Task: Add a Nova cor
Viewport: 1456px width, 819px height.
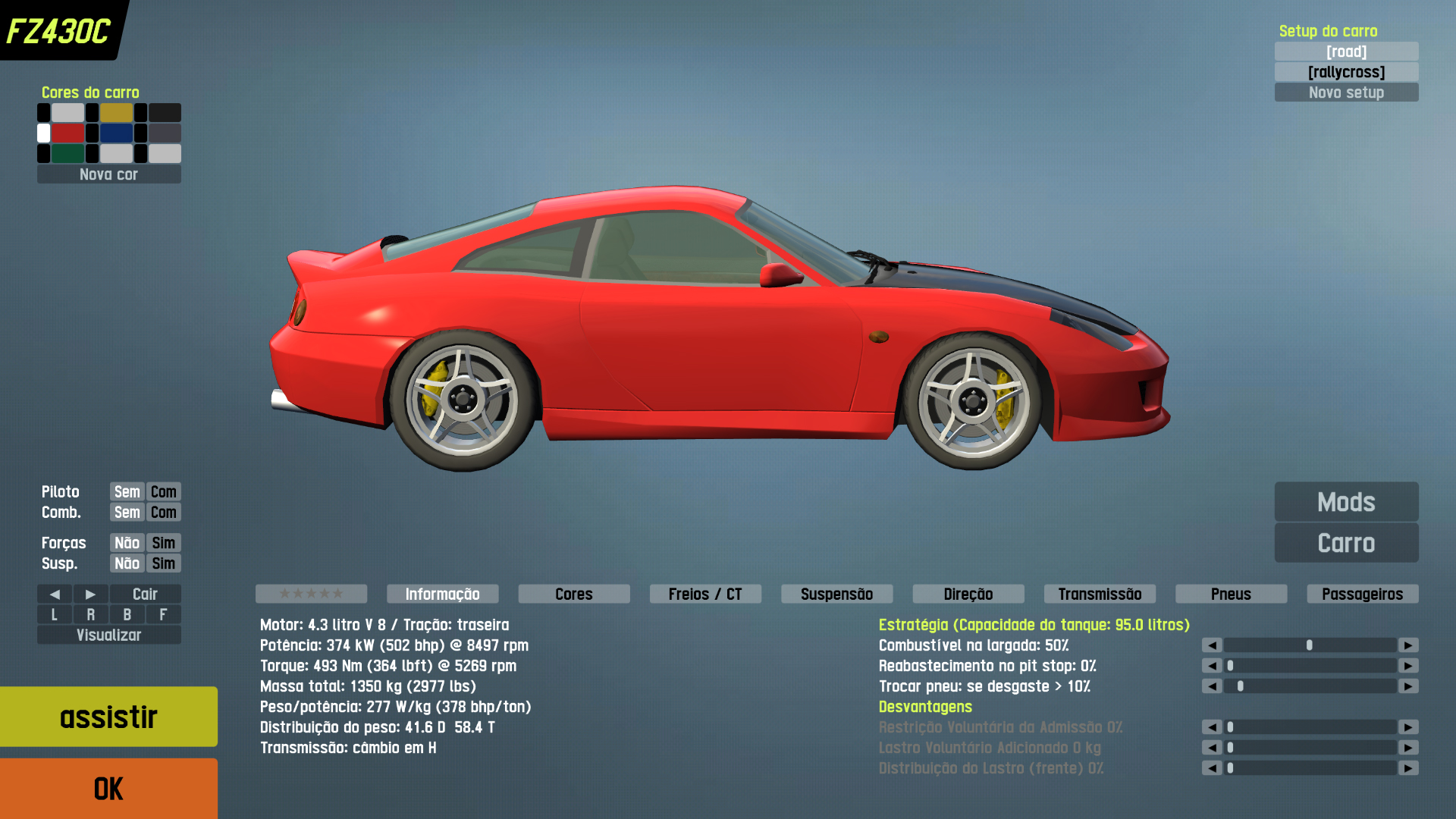Action: pyautogui.click(x=108, y=174)
